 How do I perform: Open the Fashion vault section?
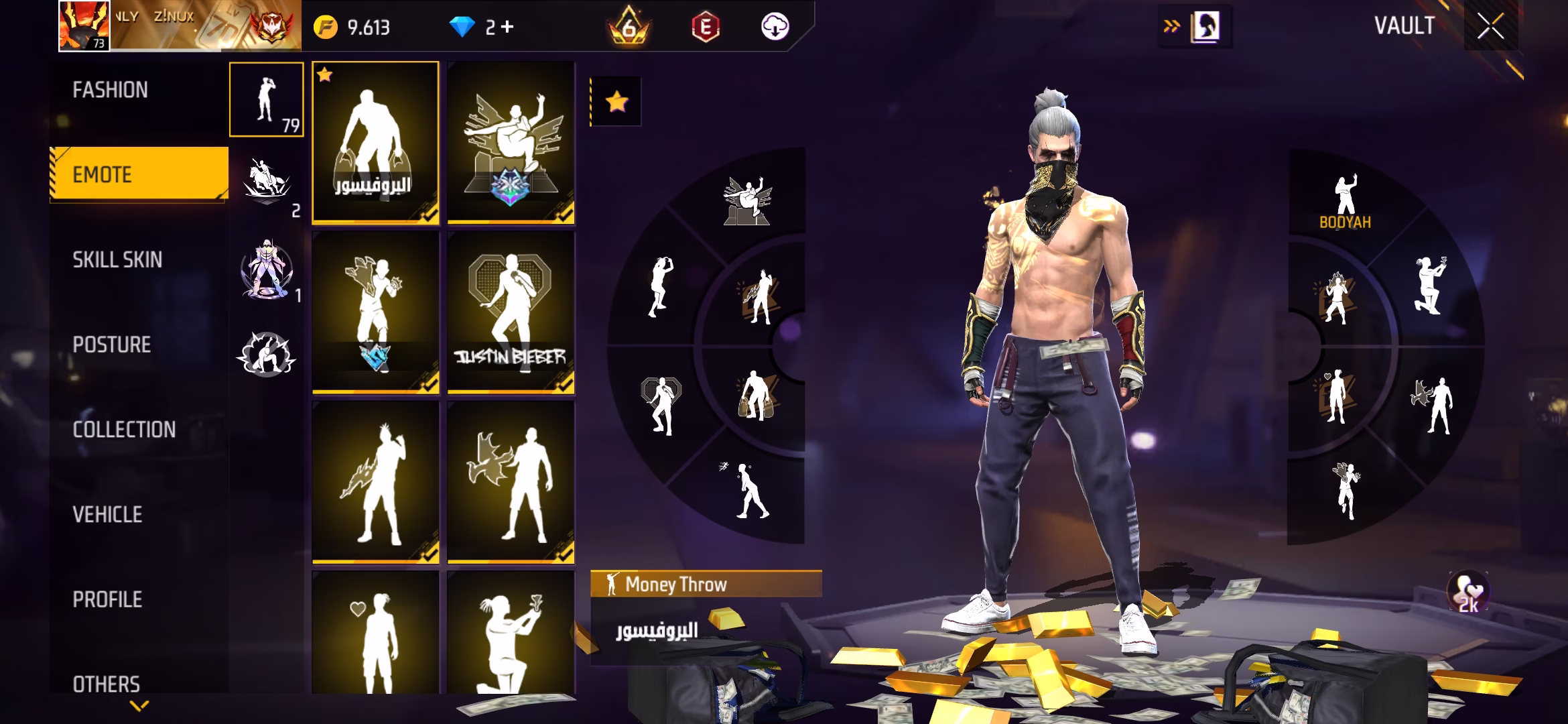click(111, 90)
